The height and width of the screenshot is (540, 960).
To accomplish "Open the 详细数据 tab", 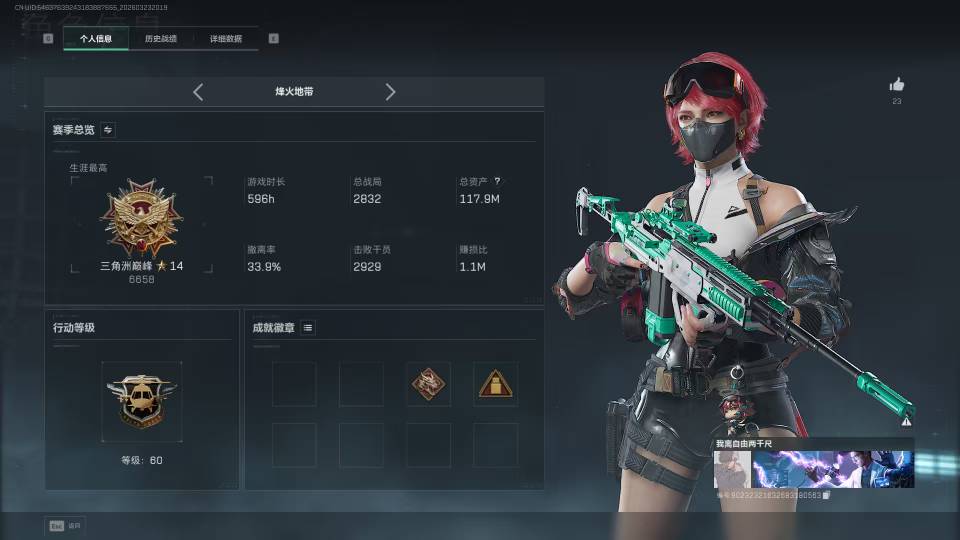I will tap(226, 39).
